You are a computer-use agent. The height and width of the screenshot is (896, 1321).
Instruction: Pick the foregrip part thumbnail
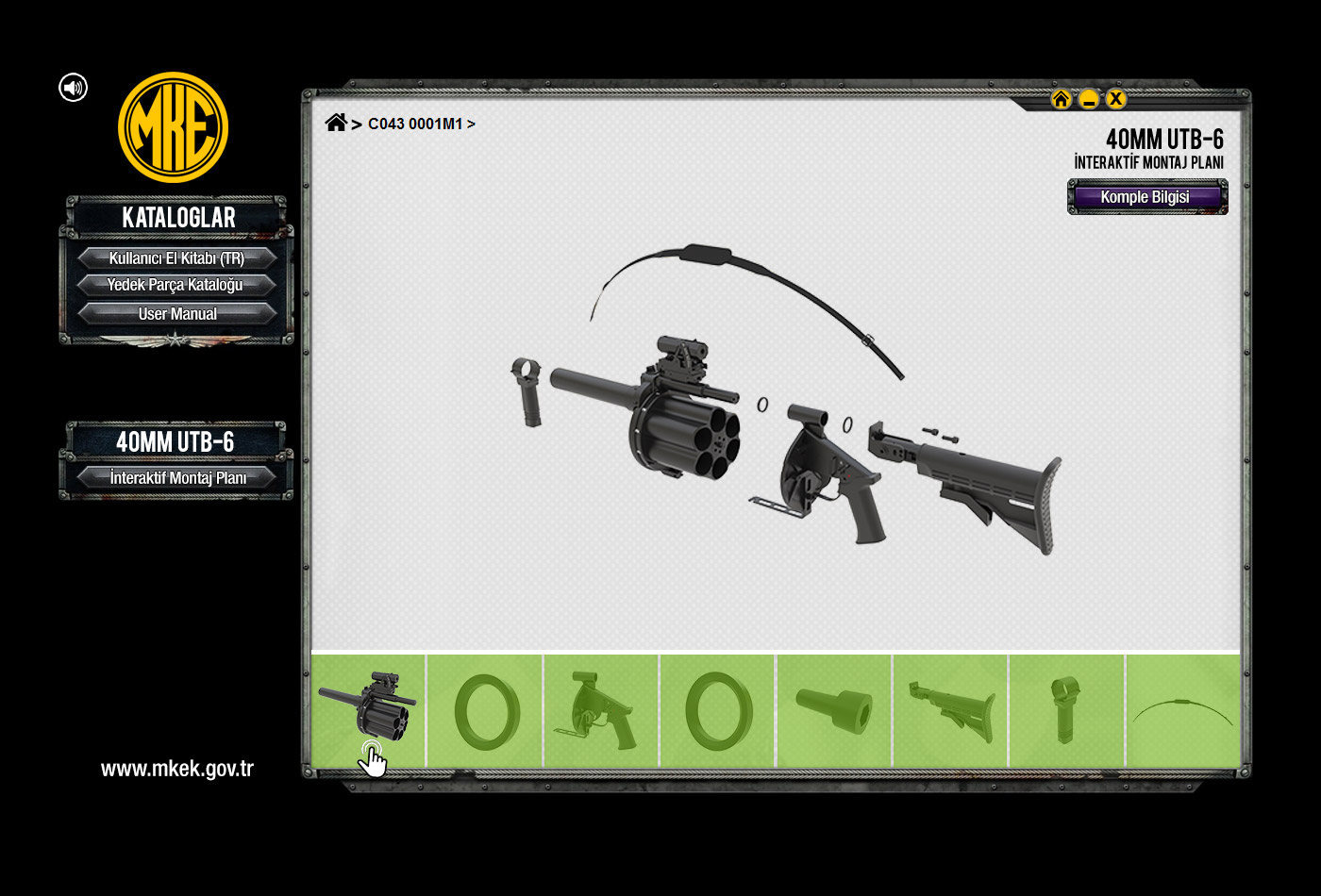[x=1066, y=710]
